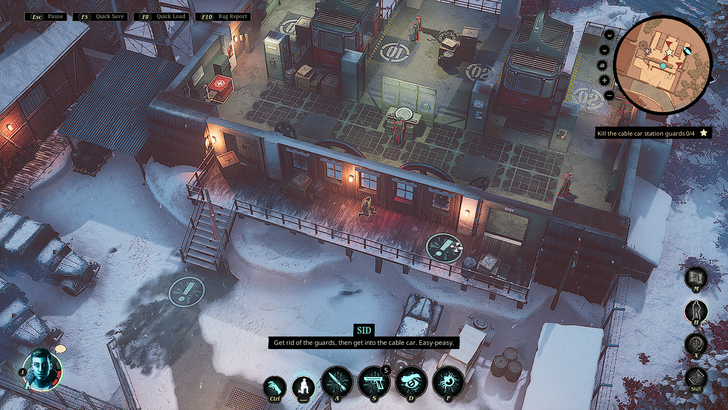The width and height of the screenshot is (728, 410).
Task: Activate the knife melee attack ability
Action: click(336, 384)
